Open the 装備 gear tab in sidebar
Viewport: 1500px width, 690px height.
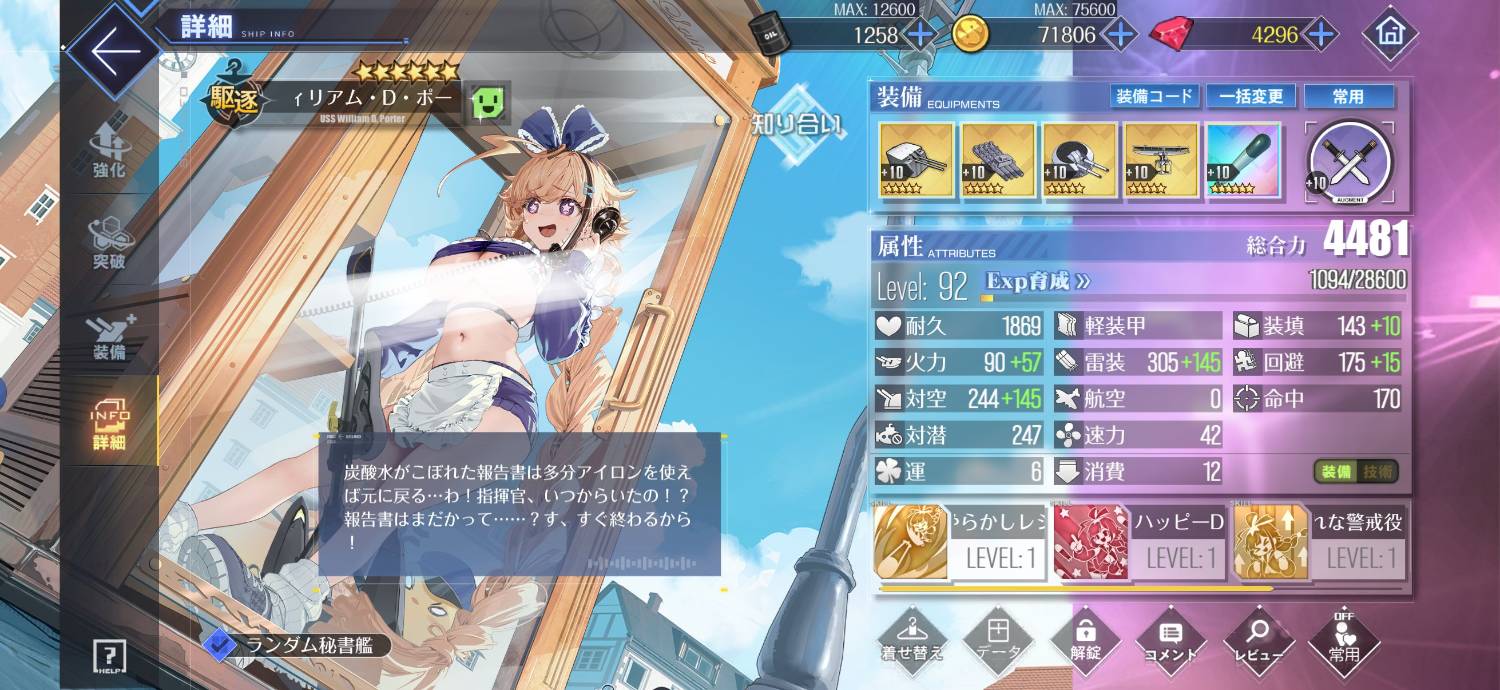110,337
